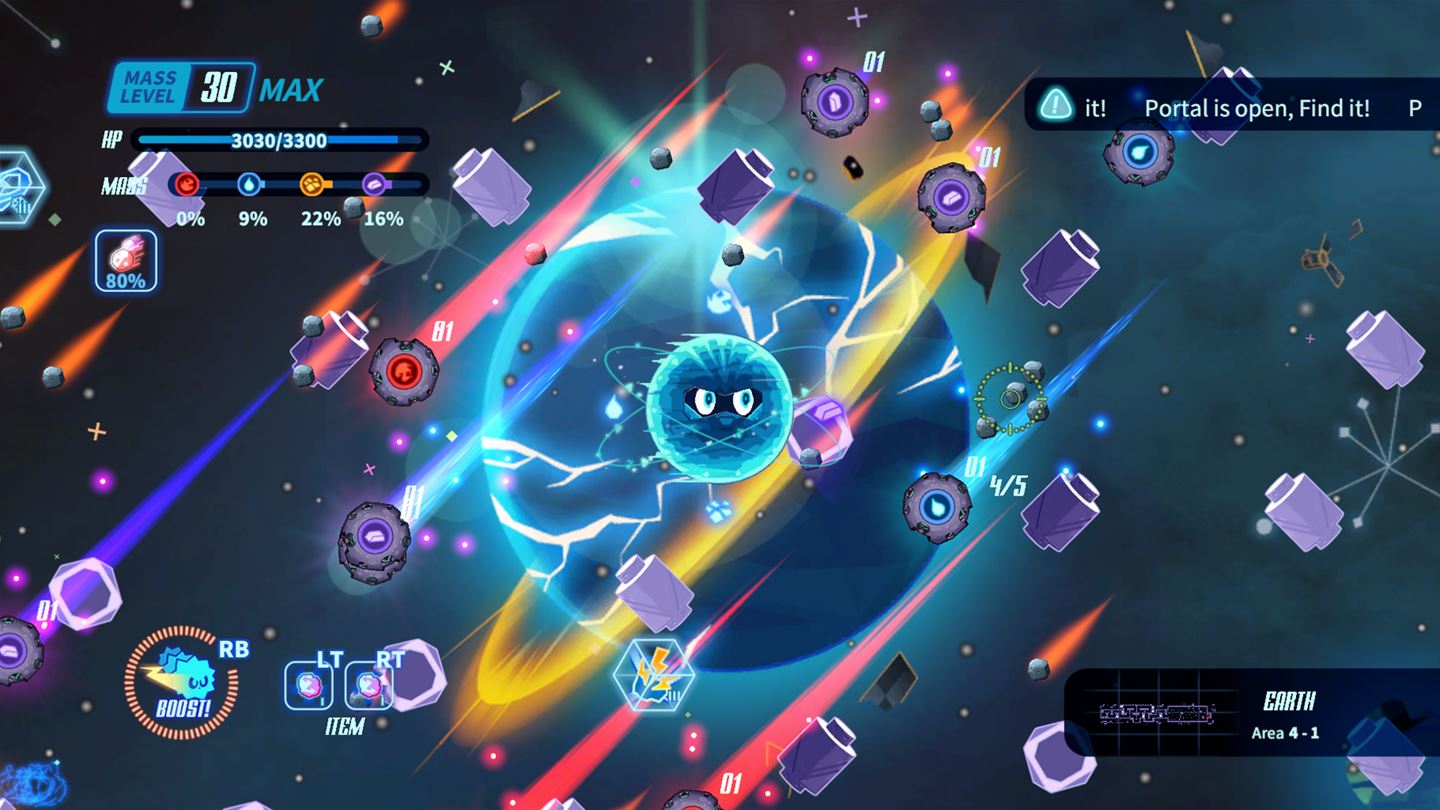Screen dimensions: 1440x810
Task: Click the blue water drop mass icon
Action: point(249,184)
